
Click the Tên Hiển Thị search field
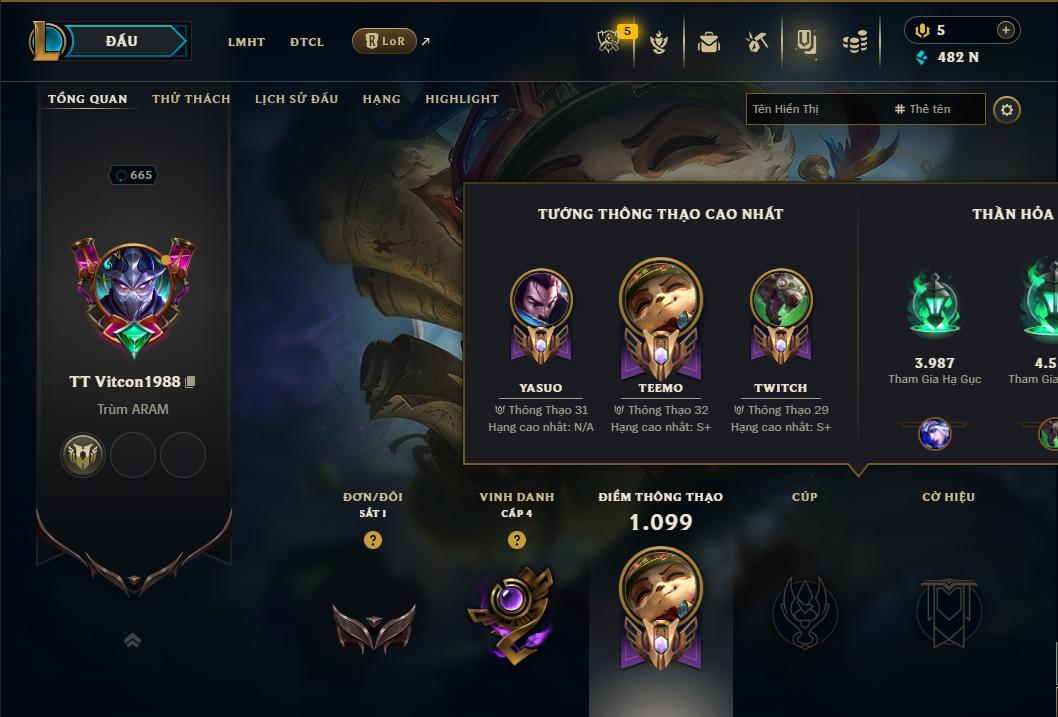point(815,109)
